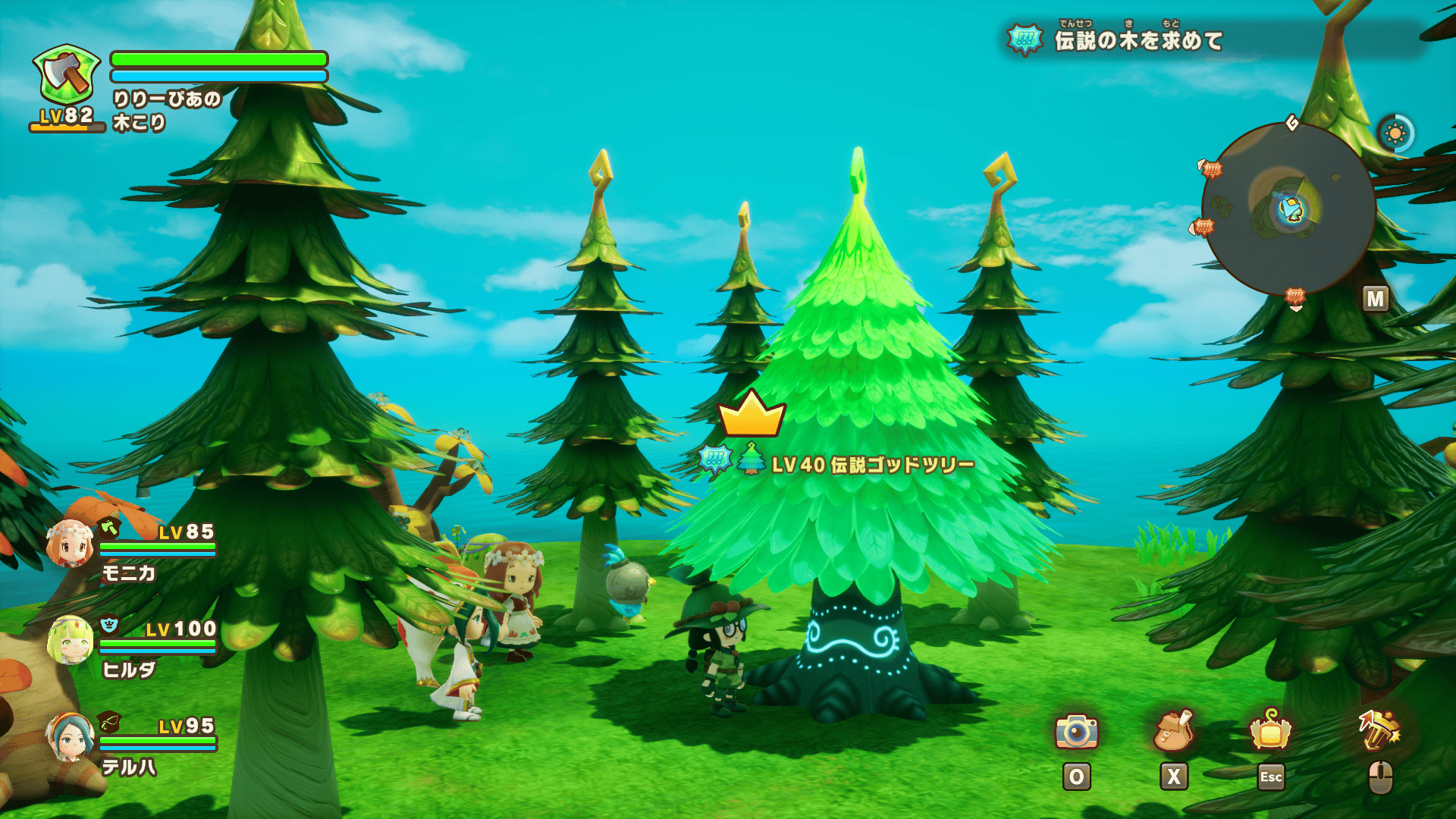This screenshot has width=1456, height=819.
Task: Click the woodcutter axe class emblem
Action: 67,75
